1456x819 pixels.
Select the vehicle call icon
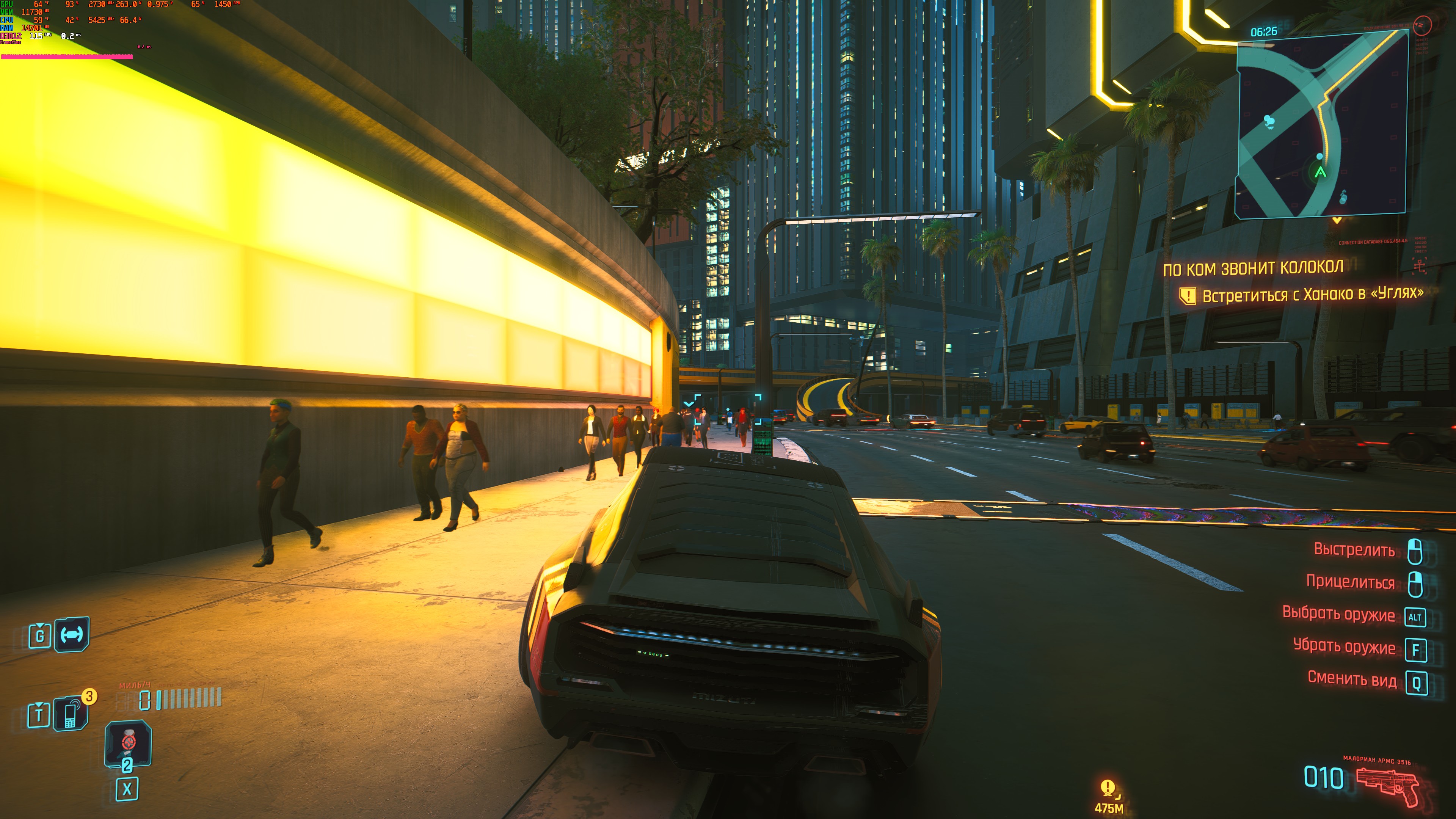point(72,635)
